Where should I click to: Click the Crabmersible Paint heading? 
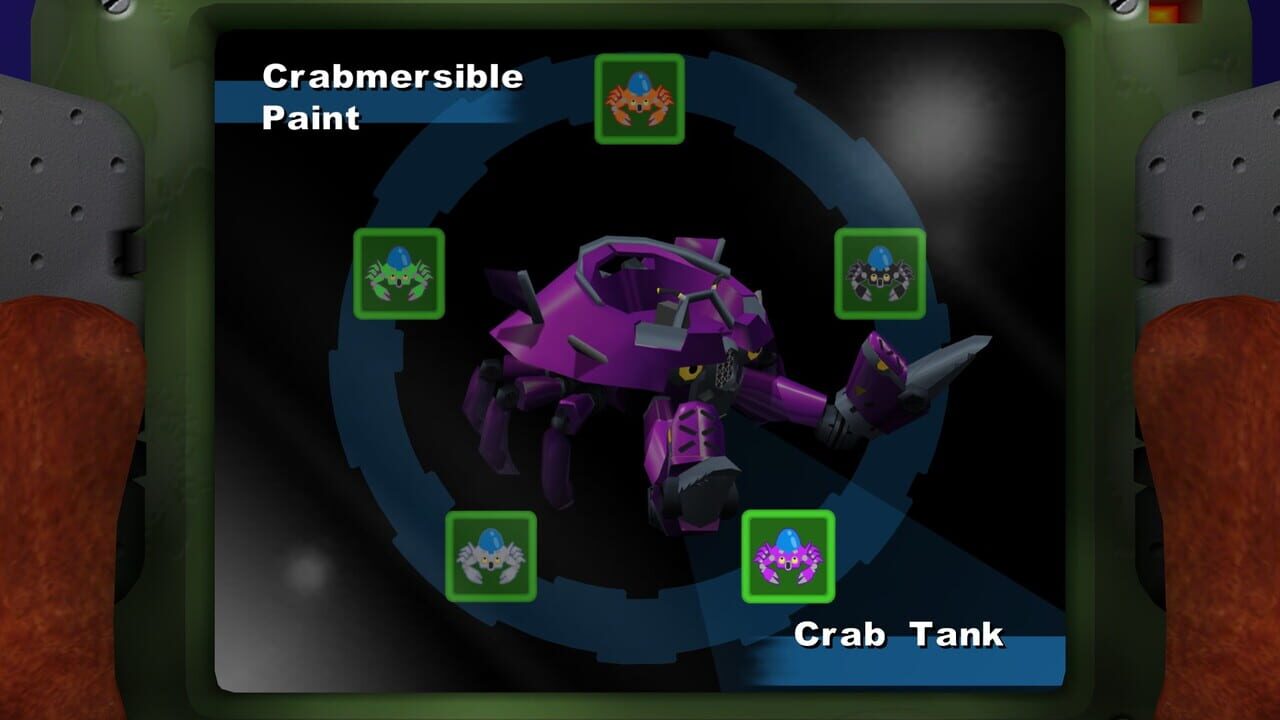[391, 97]
